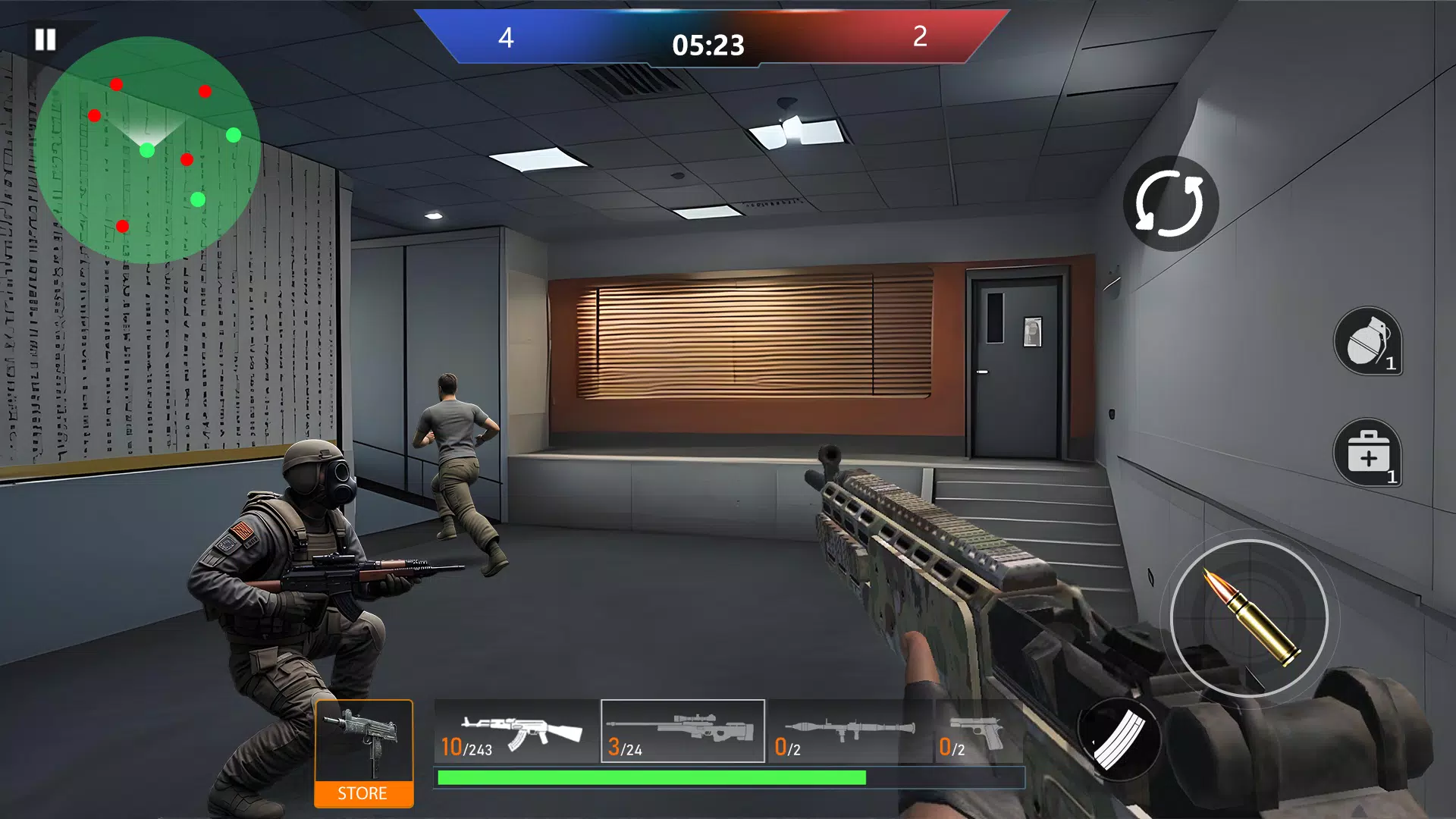Tap the highlighted sniper ammo count 3/24
The height and width of the screenshot is (819, 1456).
click(624, 748)
